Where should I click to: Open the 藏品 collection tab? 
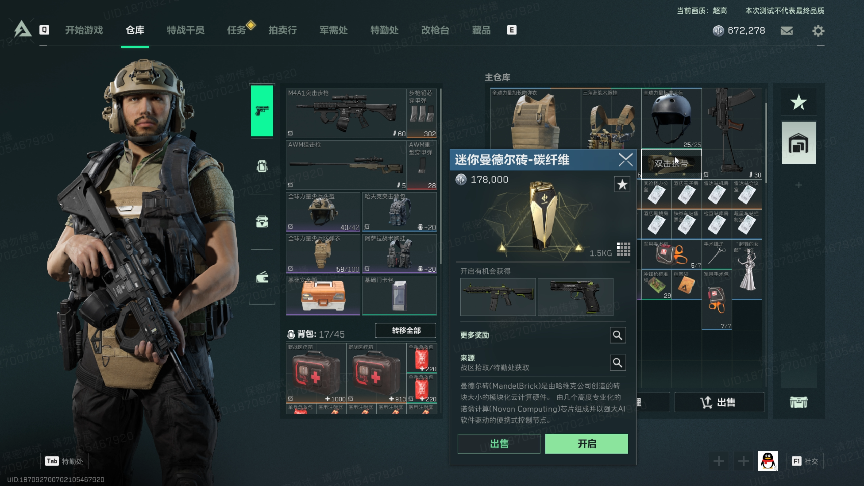481,30
